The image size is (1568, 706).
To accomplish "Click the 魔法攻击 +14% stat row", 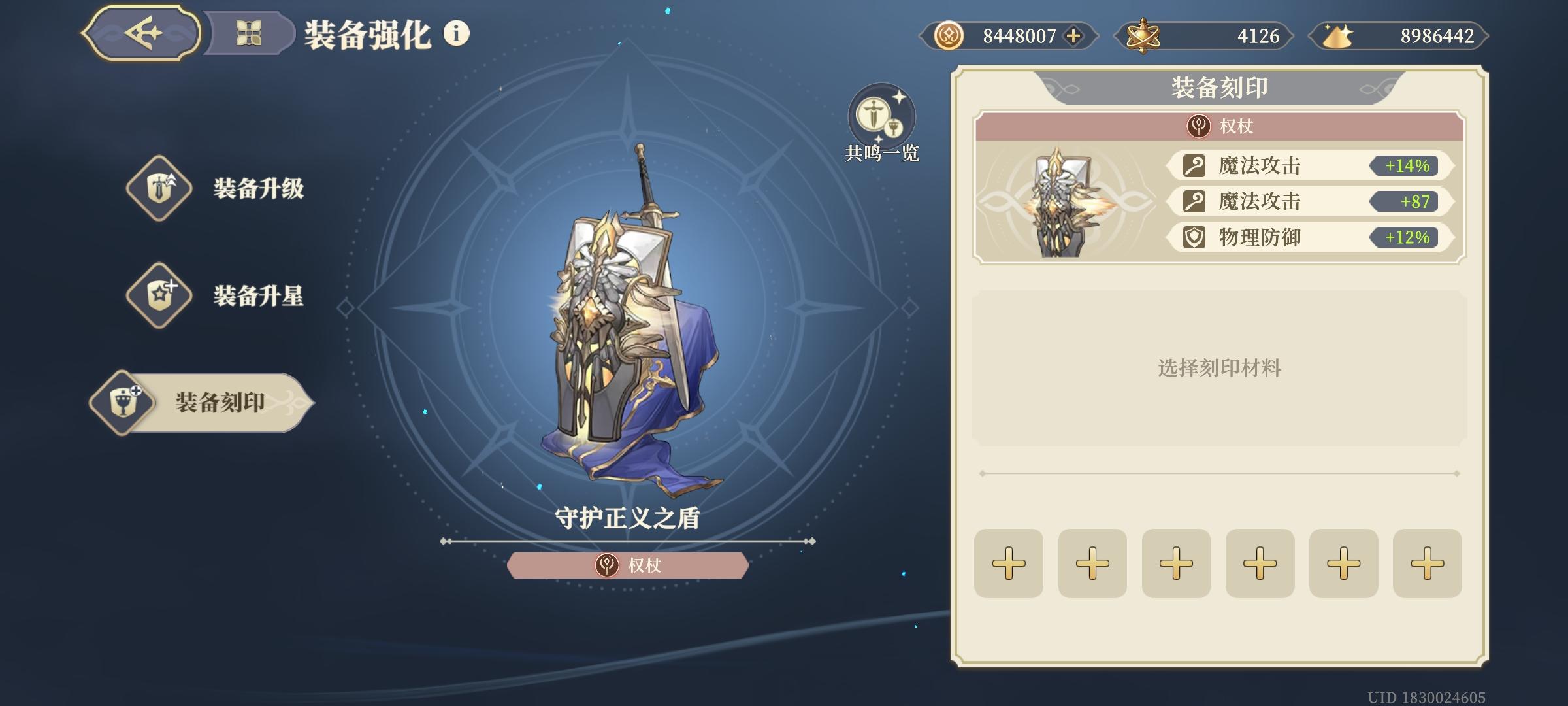I will [1307, 167].
